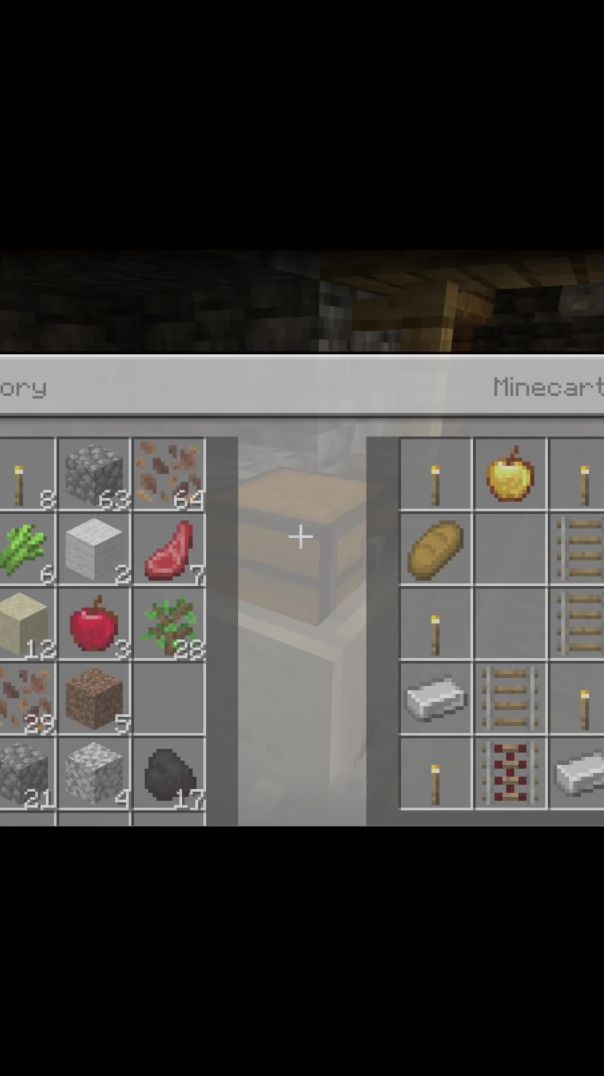The height and width of the screenshot is (1076, 604).
Task: Choose the green plant stack of 6
Action: (x=20, y=549)
